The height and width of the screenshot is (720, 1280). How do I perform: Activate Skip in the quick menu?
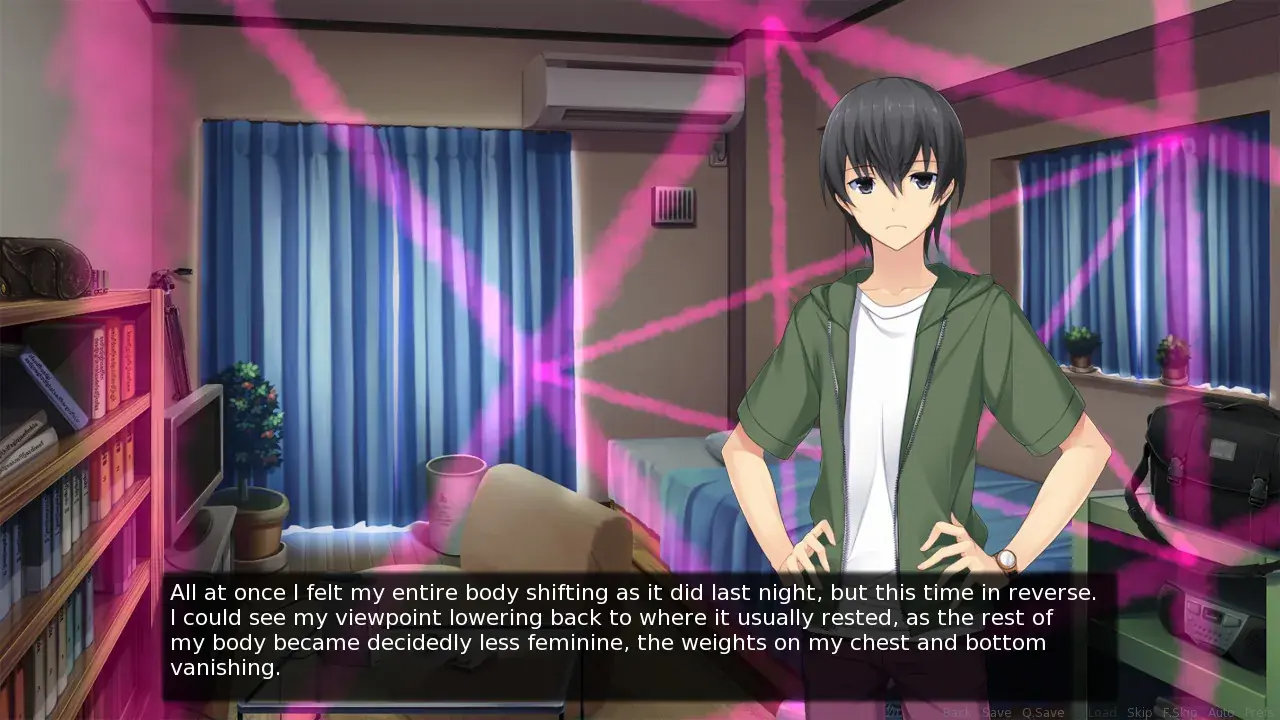[x=1140, y=712]
